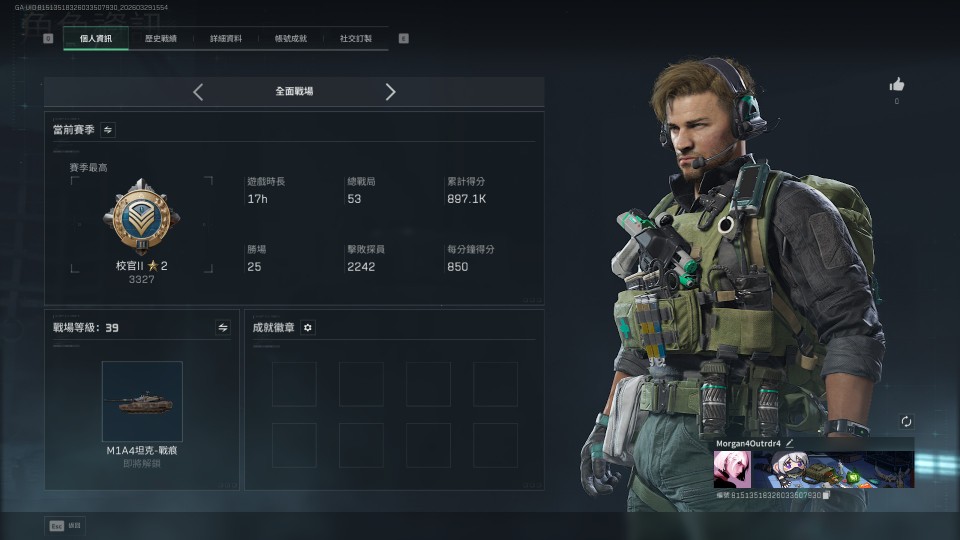
Task: Give a thumbs-up like to the profile
Action: tap(897, 85)
